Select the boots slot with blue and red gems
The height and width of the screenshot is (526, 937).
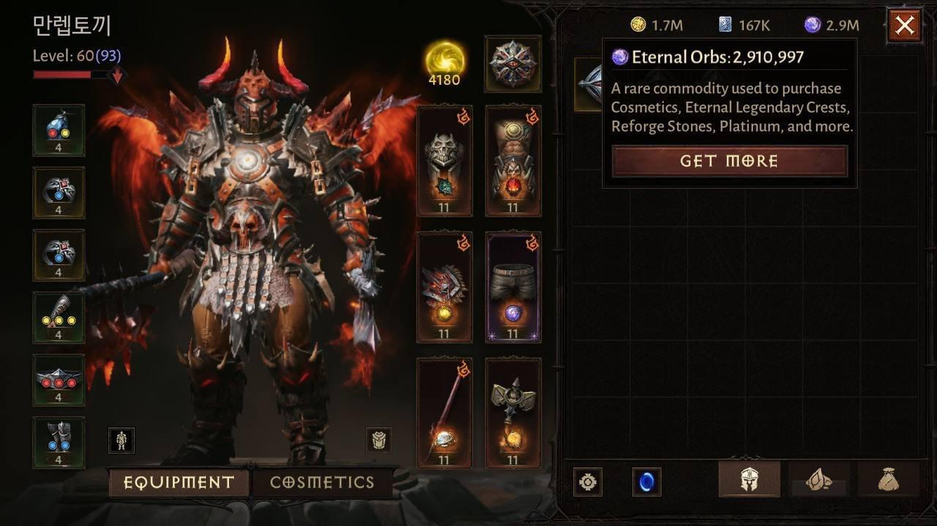tap(58, 441)
